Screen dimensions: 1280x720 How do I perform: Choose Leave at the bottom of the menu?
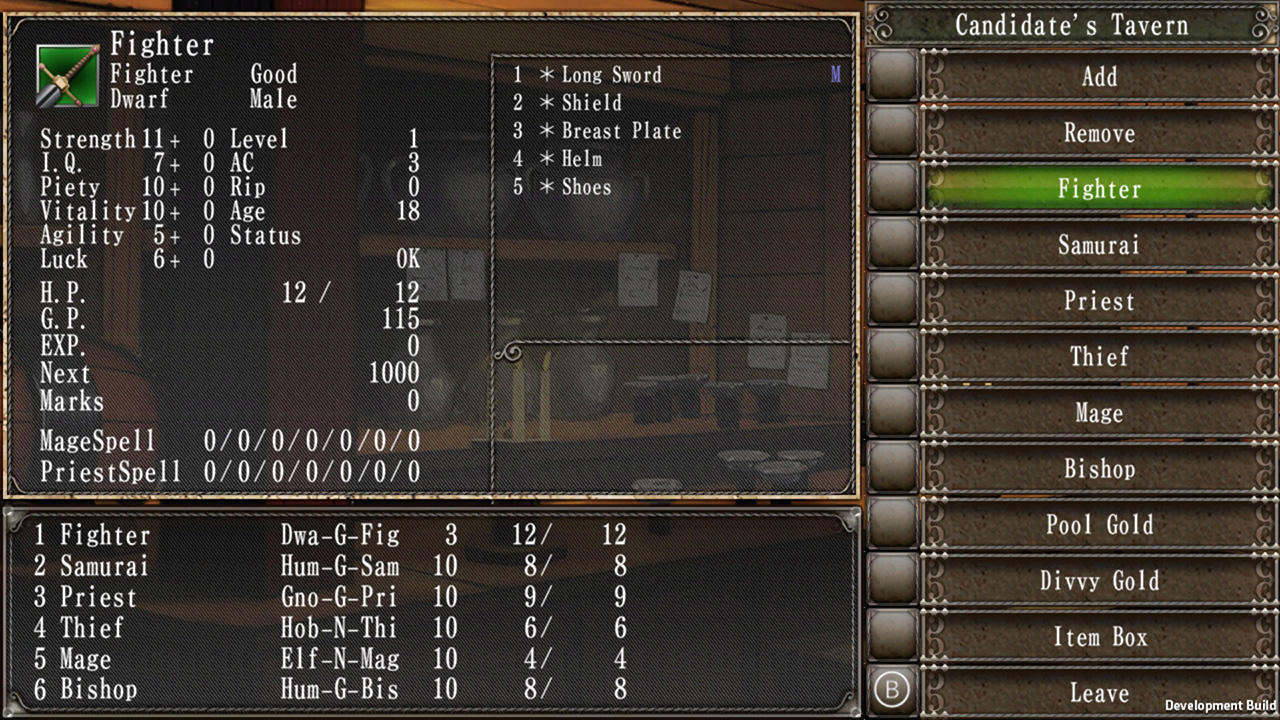click(x=1099, y=693)
